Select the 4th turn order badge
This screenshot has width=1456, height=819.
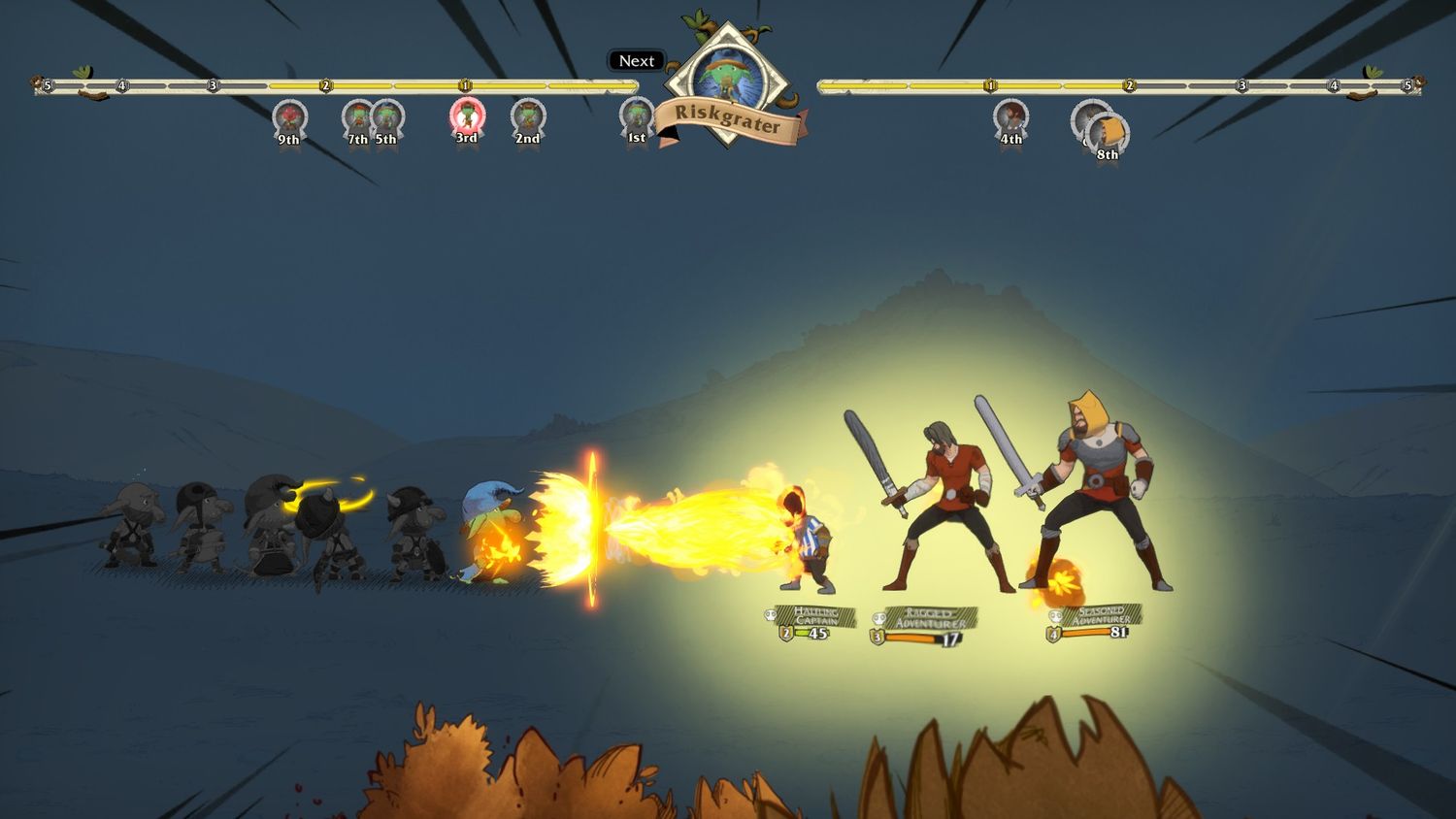click(1010, 118)
